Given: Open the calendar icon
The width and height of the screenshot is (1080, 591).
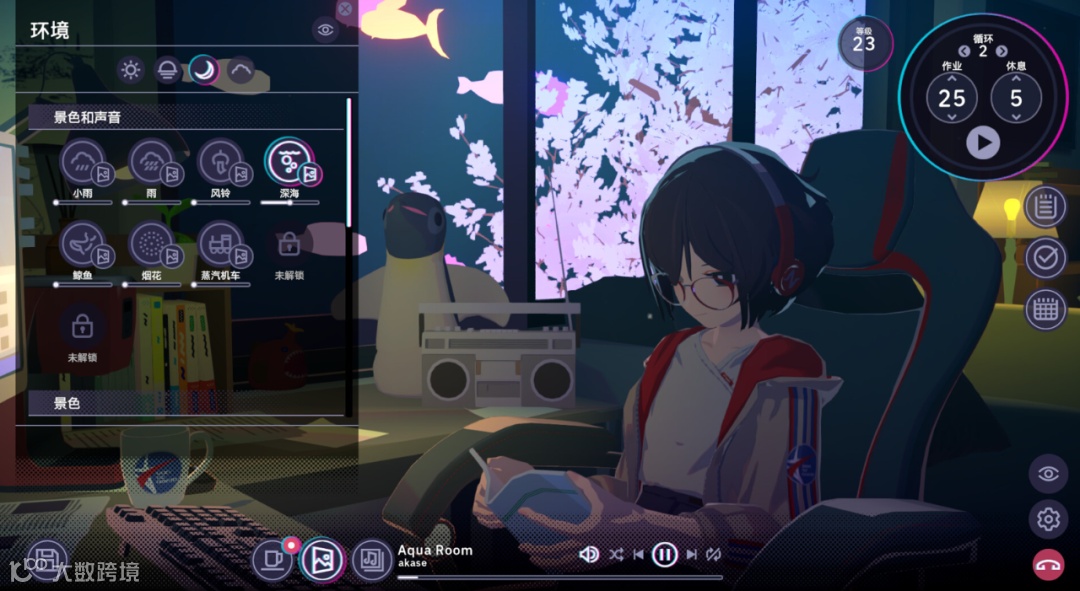Looking at the screenshot, I should 1045,309.
